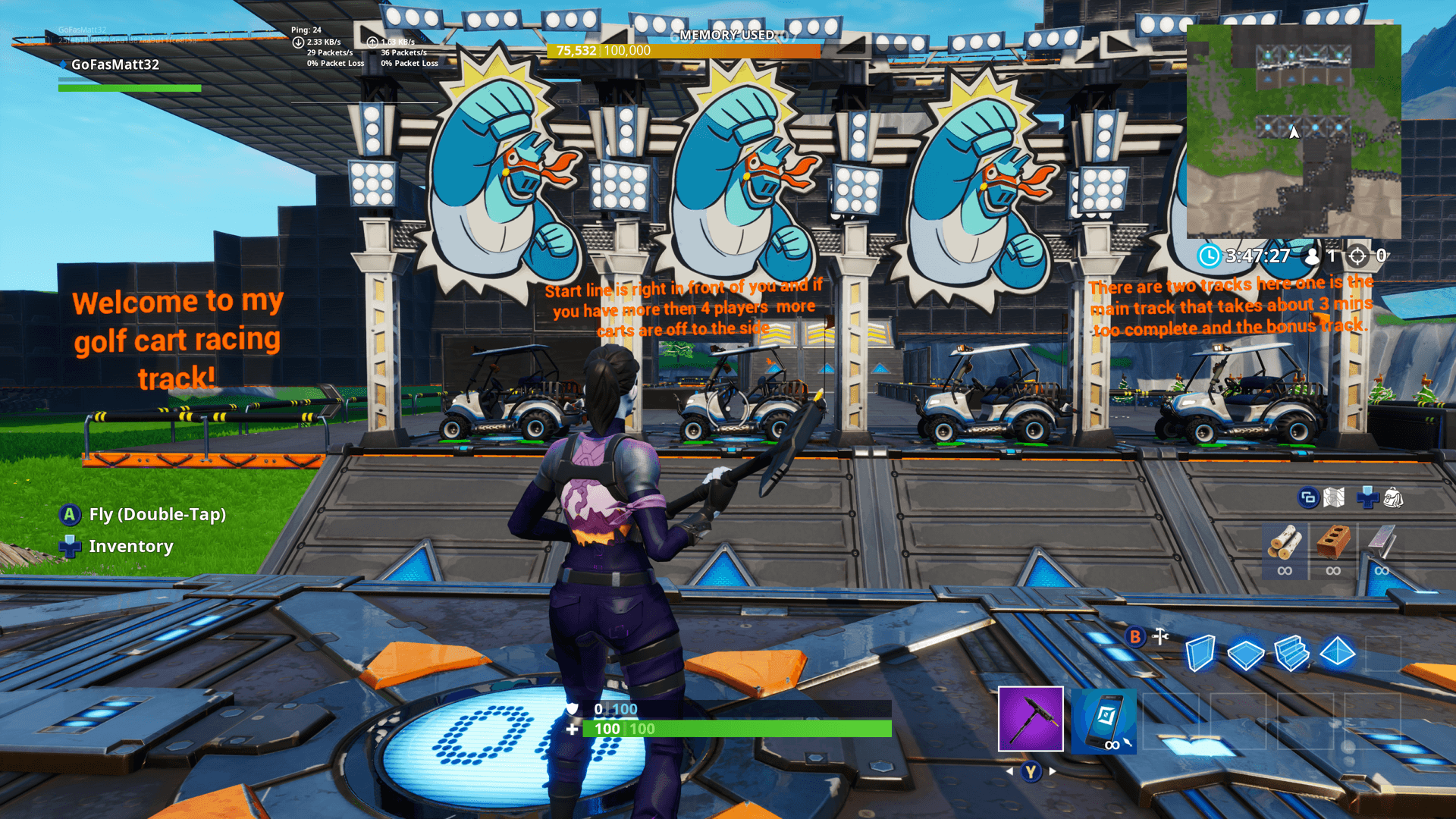Image resolution: width=1456 pixels, height=819 pixels.
Task: Select wood as the building material
Action: tap(1285, 543)
